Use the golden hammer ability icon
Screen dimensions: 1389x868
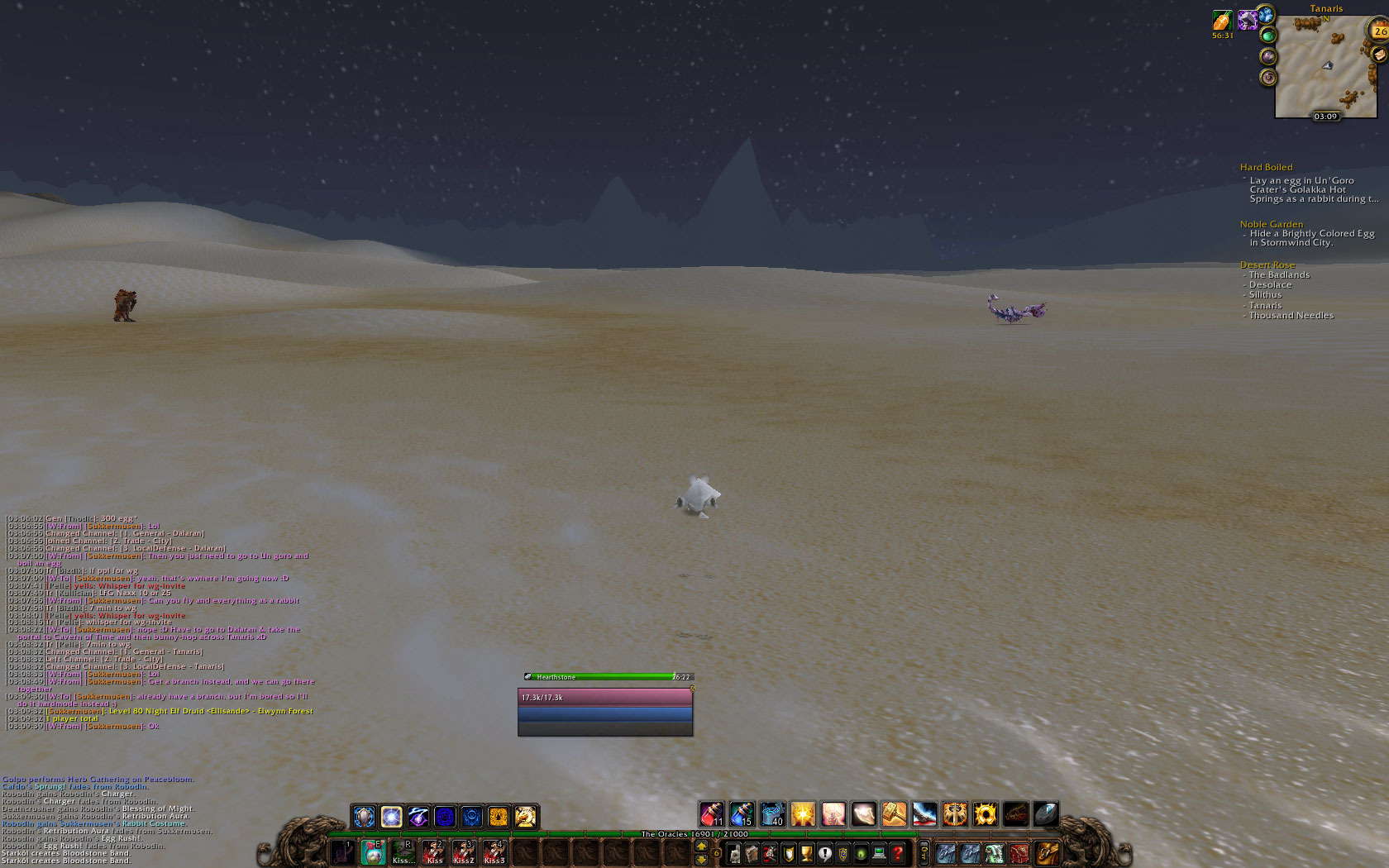[894, 815]
